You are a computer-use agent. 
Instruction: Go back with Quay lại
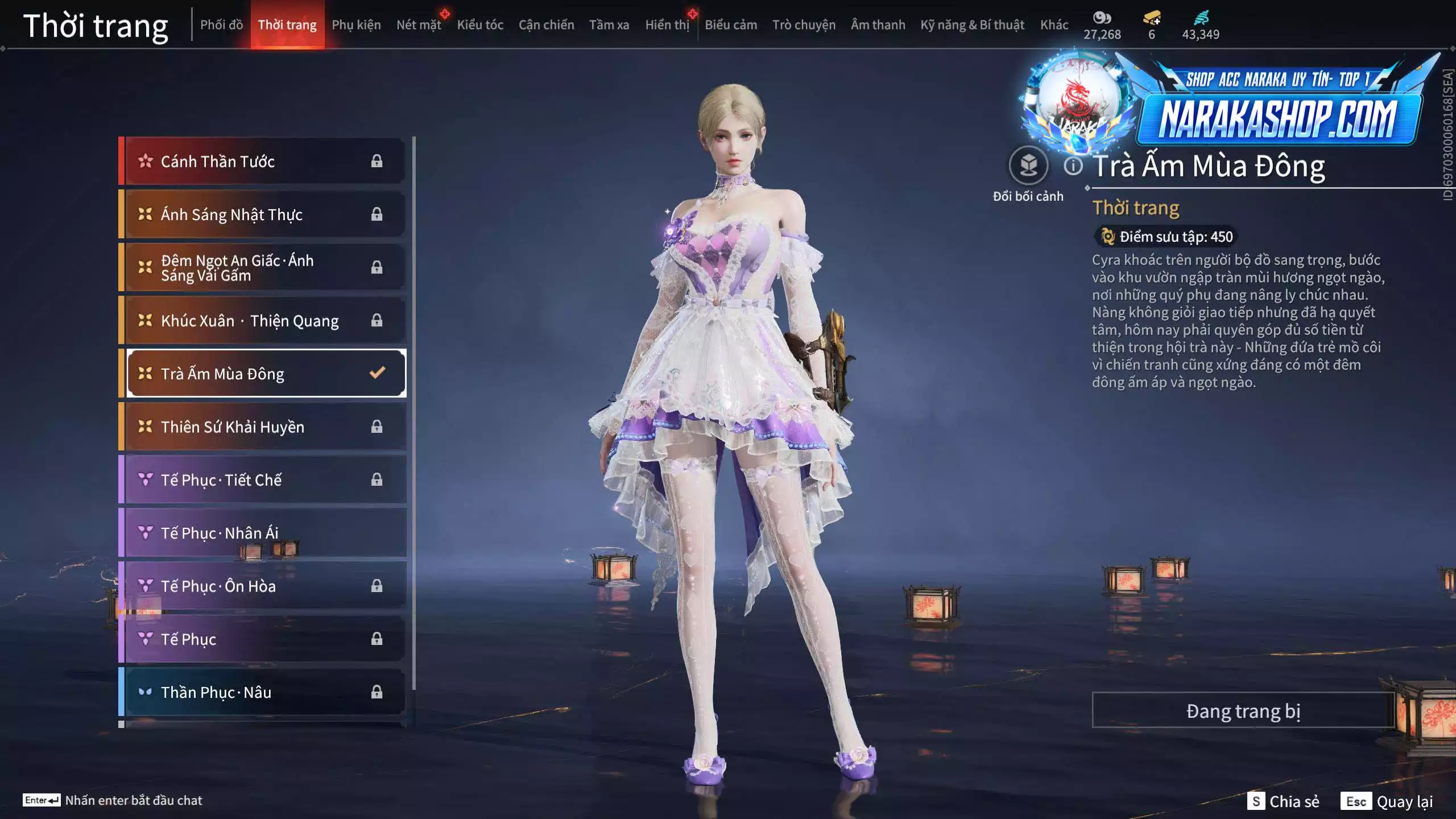[x=1387, y=801]
